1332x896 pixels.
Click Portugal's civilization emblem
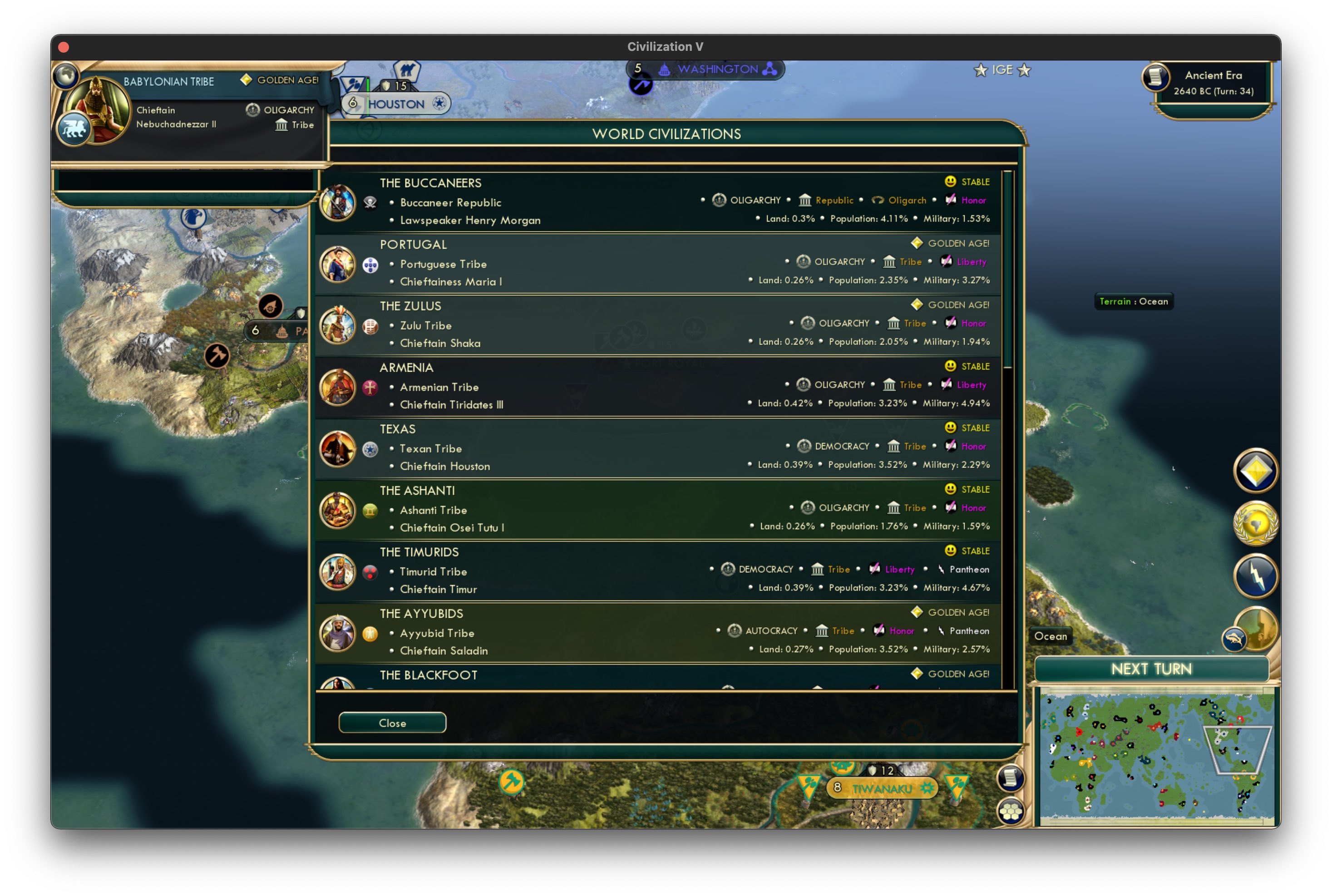371,265
